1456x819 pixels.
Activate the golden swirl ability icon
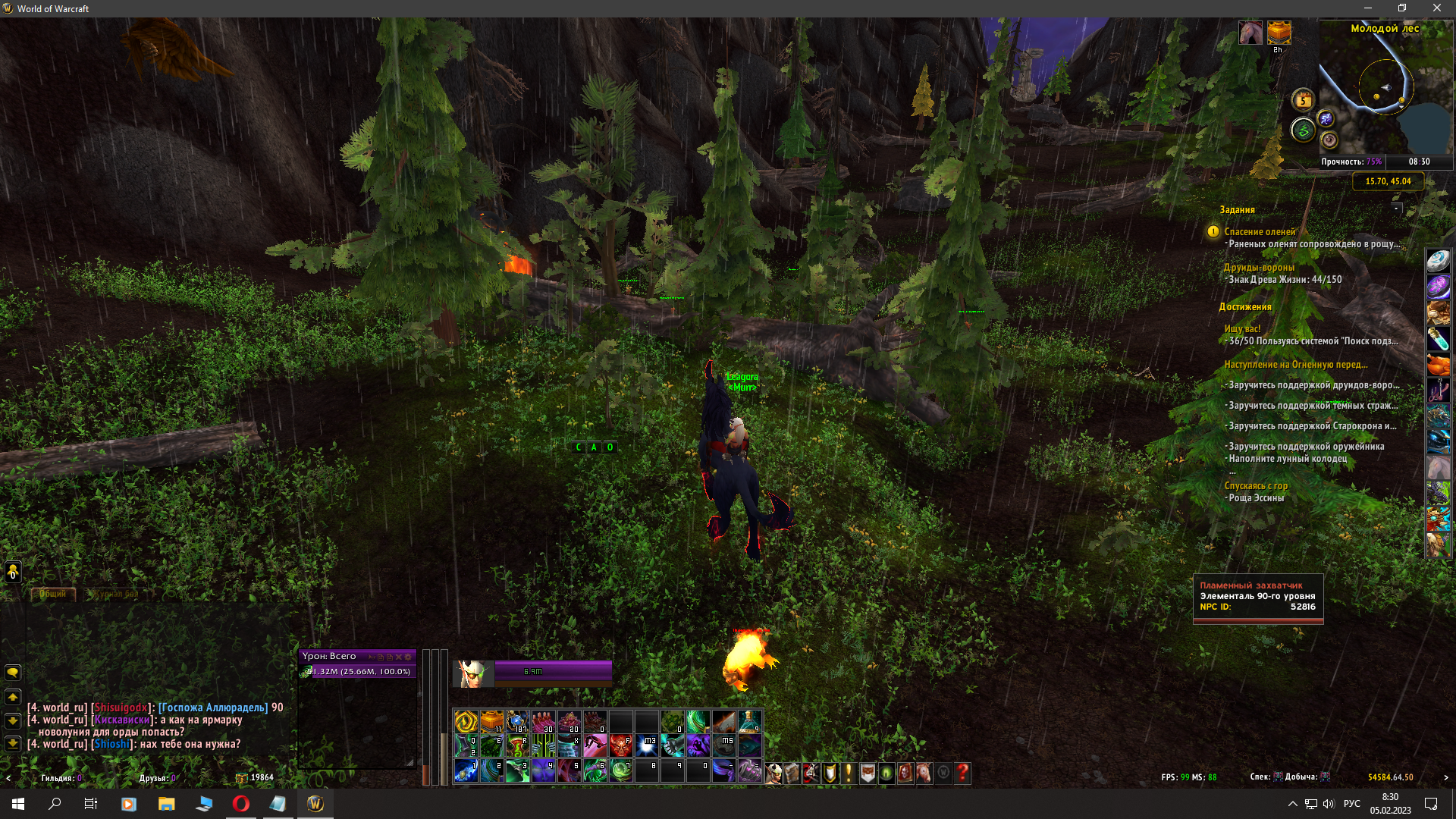coord(466,721)
